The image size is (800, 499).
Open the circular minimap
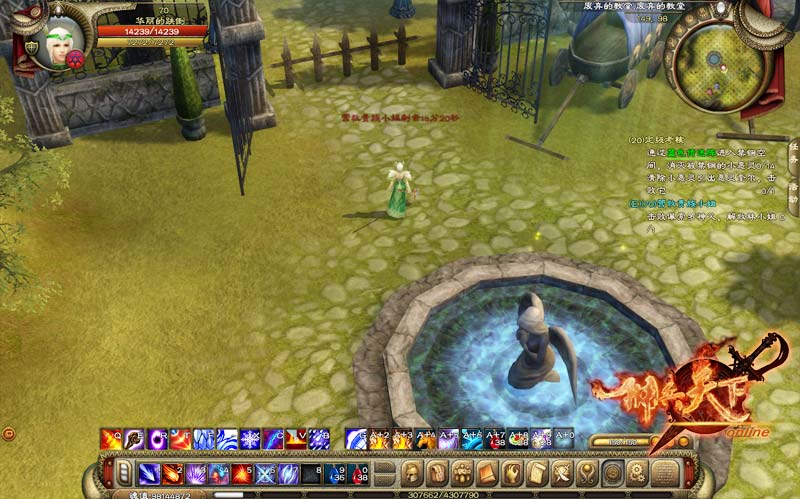click(718, 61)
